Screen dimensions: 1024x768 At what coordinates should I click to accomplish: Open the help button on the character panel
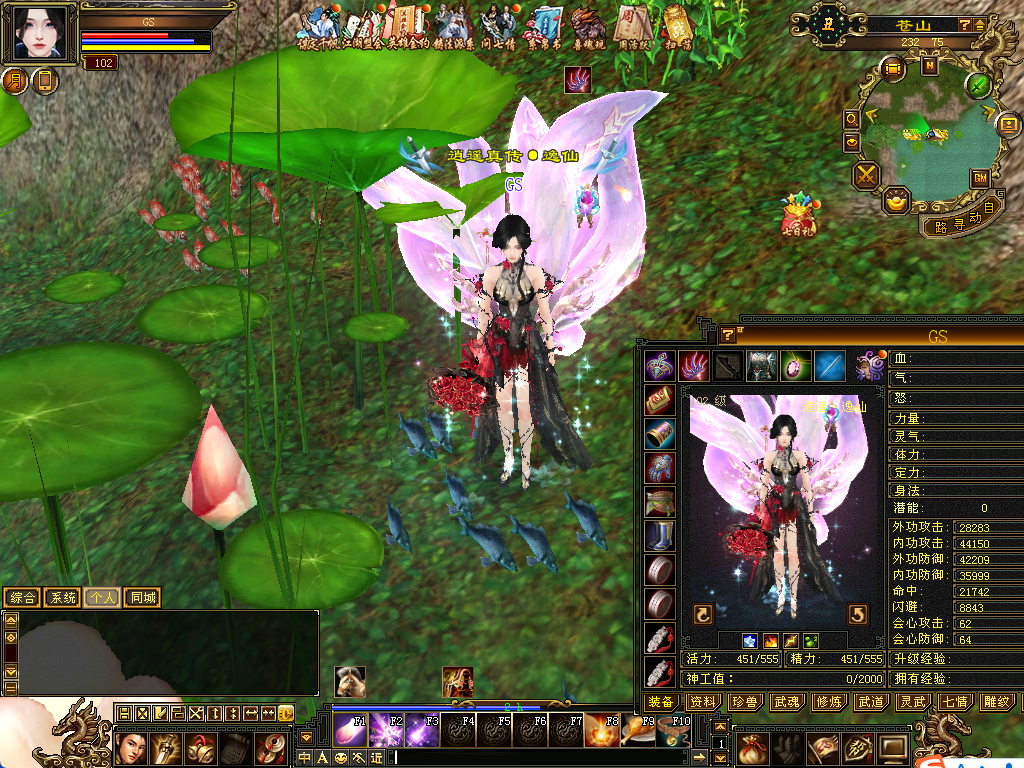click(728, 335)
